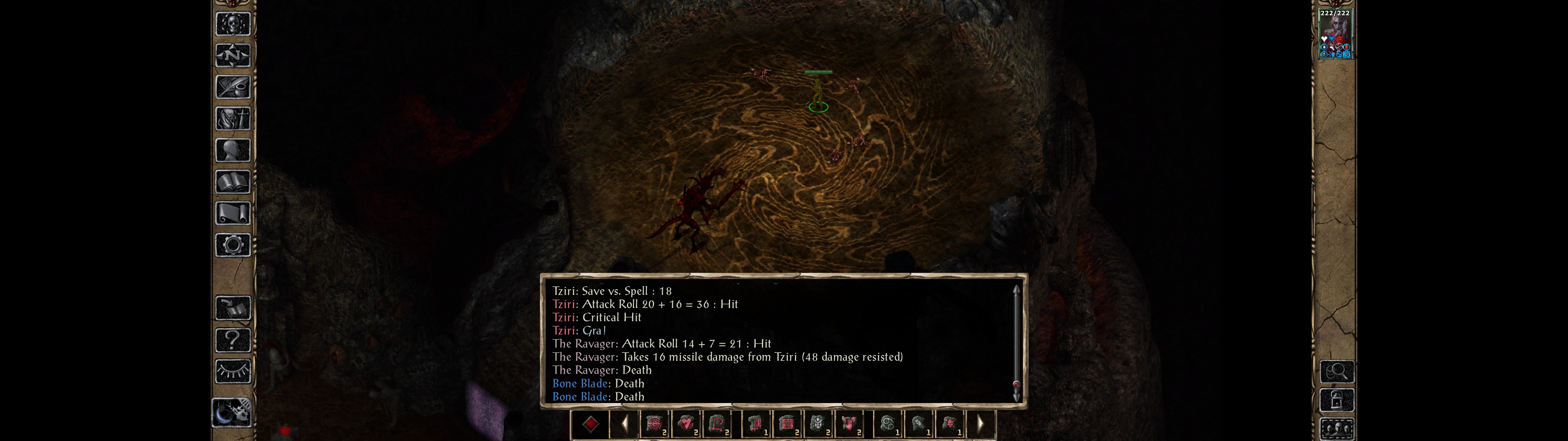The image size is (1568, 441).
Task: Open the mage spellbook
Action: coord(232,182)
